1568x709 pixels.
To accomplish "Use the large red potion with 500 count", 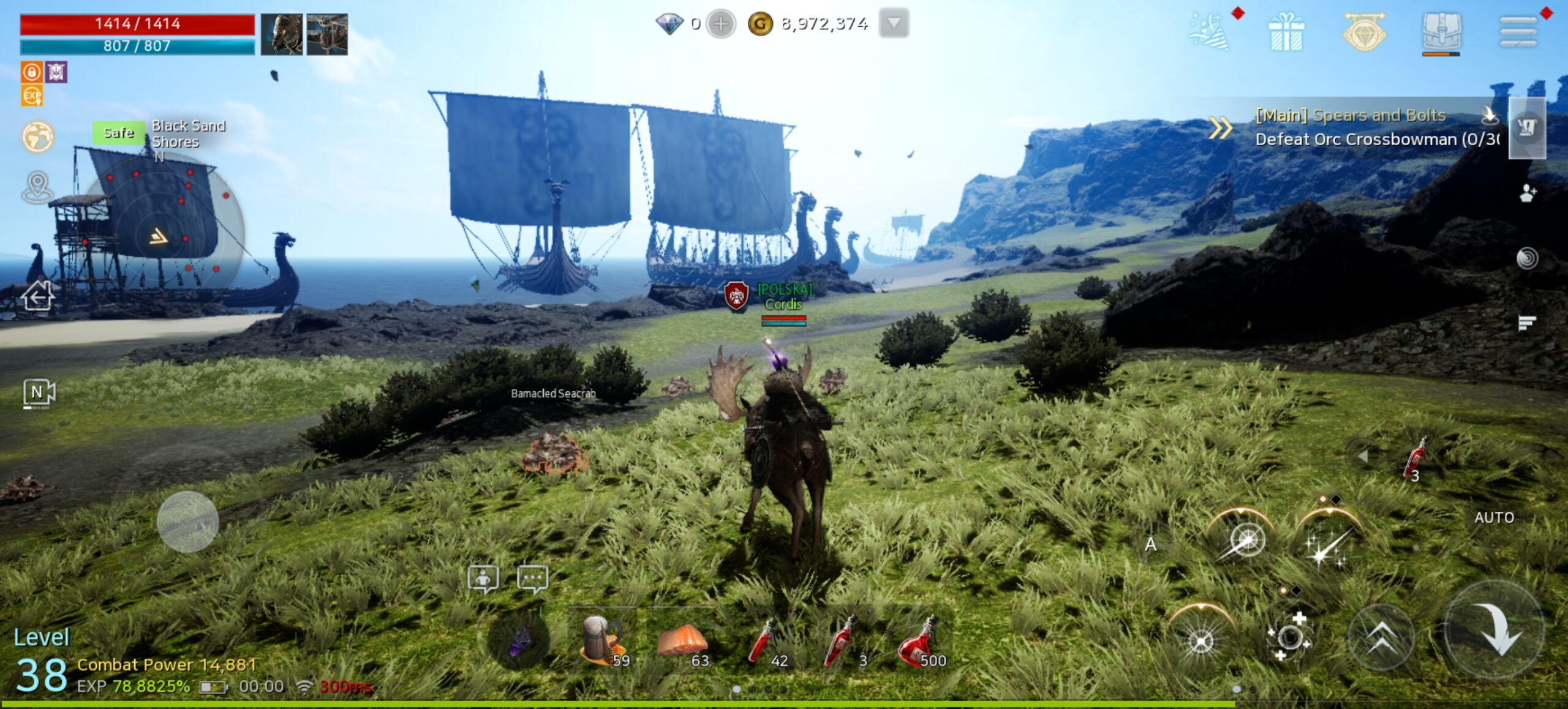I will 920,642.
